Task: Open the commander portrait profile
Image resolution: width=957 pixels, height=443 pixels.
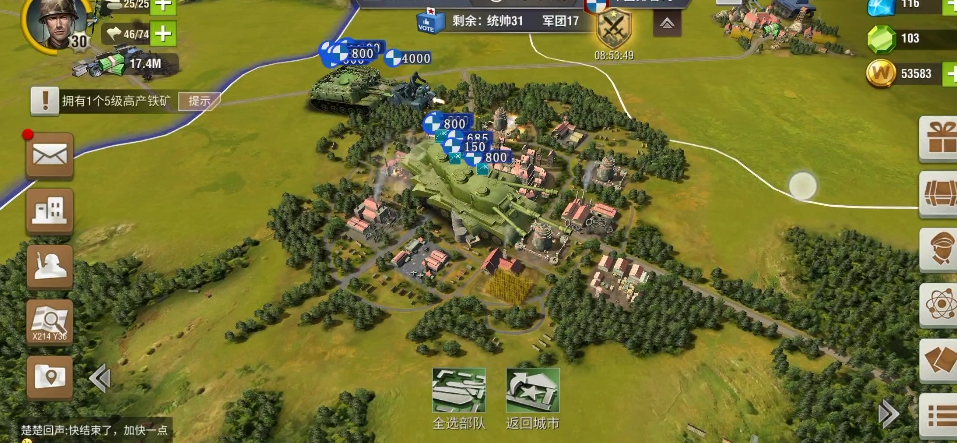Action: [x=52, y=23]
